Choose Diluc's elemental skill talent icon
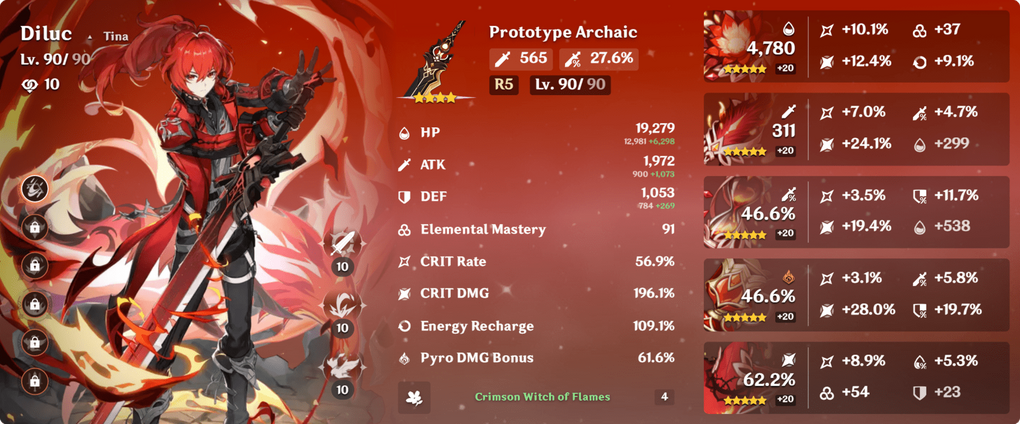Screen dimensions: 1020x424 [x=342, y=305]
